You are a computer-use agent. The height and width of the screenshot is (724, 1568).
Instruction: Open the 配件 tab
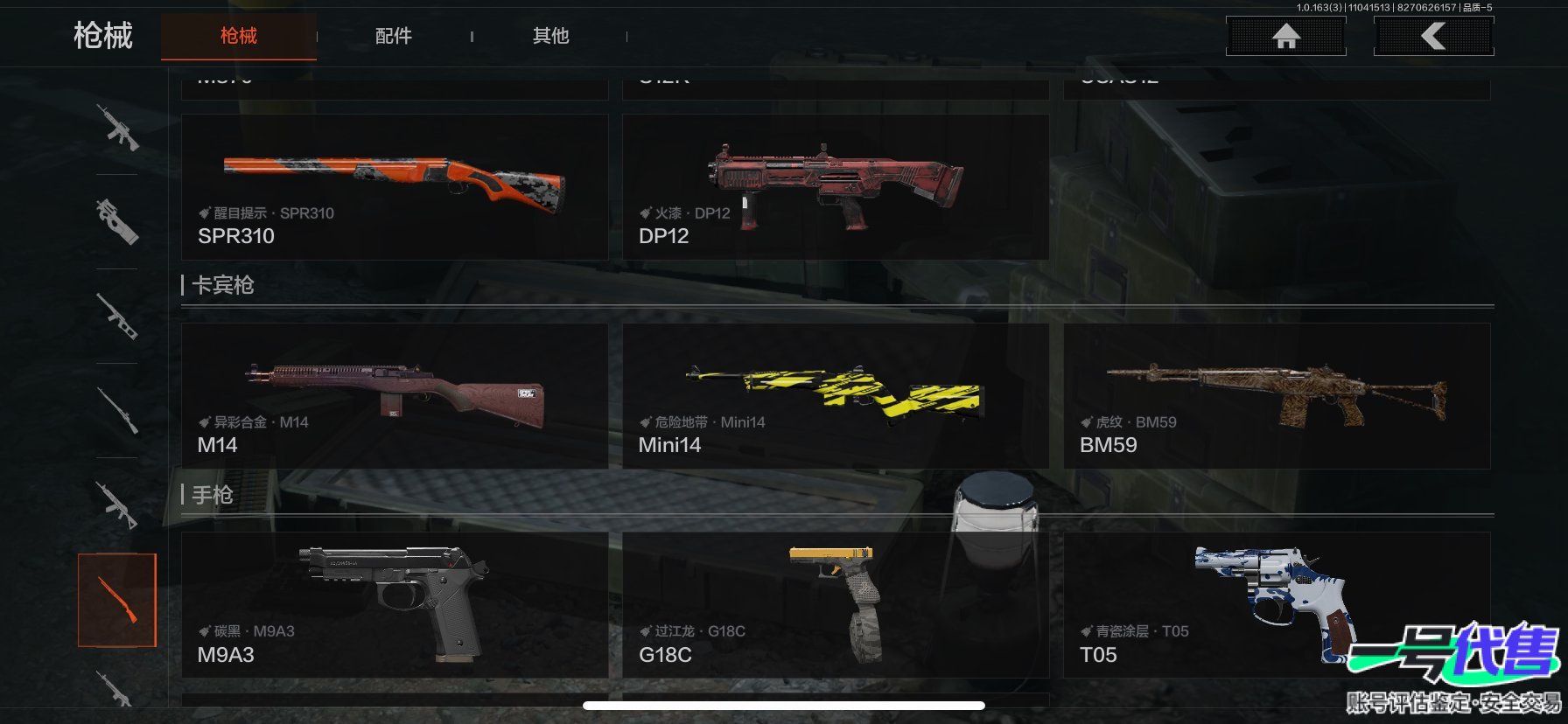[x=394, y=36]
